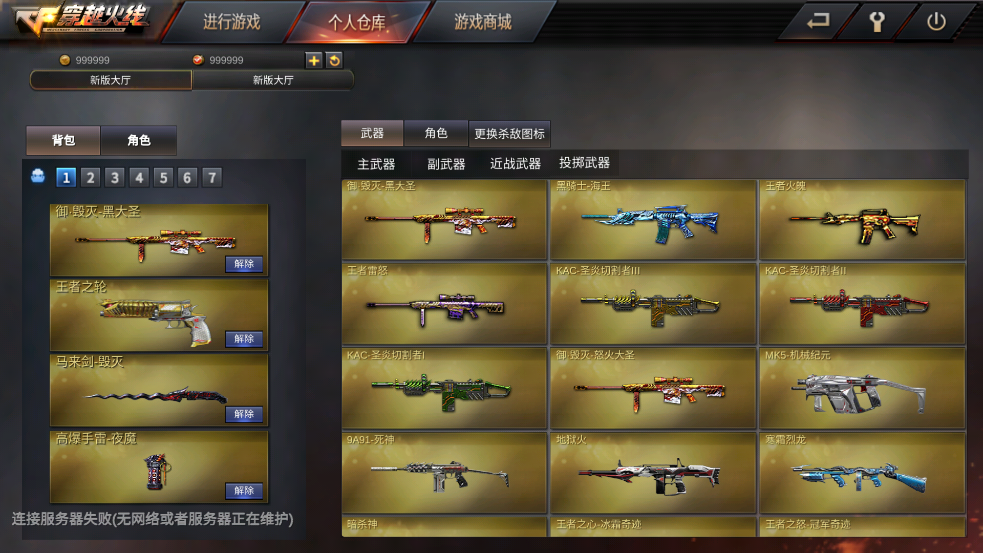Unequip 王者之轮 with its 解除 button
The width and height of the screenshot is (983, 553).
(244, 339)
